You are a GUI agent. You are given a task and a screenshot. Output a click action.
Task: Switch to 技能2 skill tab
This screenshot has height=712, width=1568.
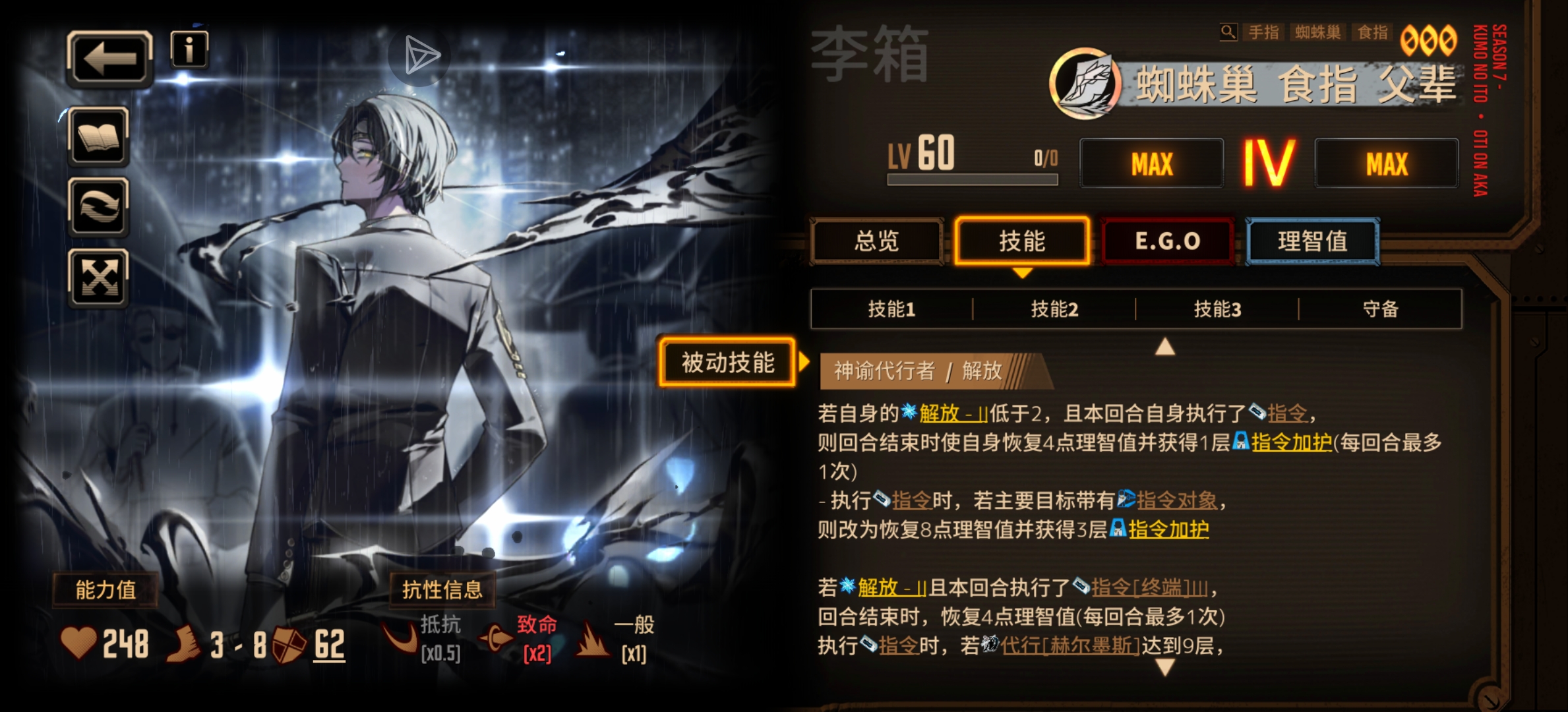coord(1052,309)
